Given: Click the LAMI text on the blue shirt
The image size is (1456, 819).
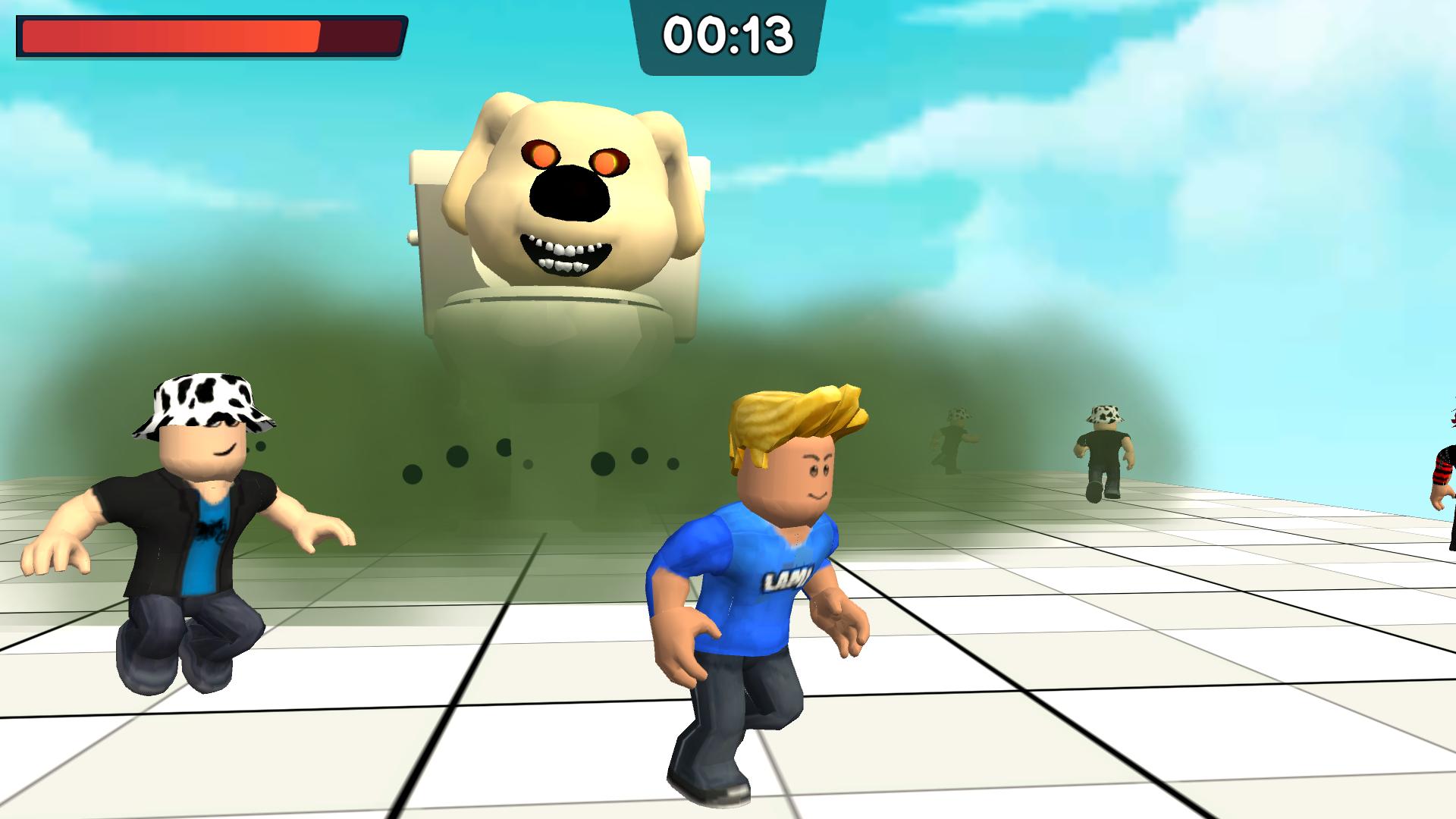Looking at the screenshot, I should [x=789, y=578].
